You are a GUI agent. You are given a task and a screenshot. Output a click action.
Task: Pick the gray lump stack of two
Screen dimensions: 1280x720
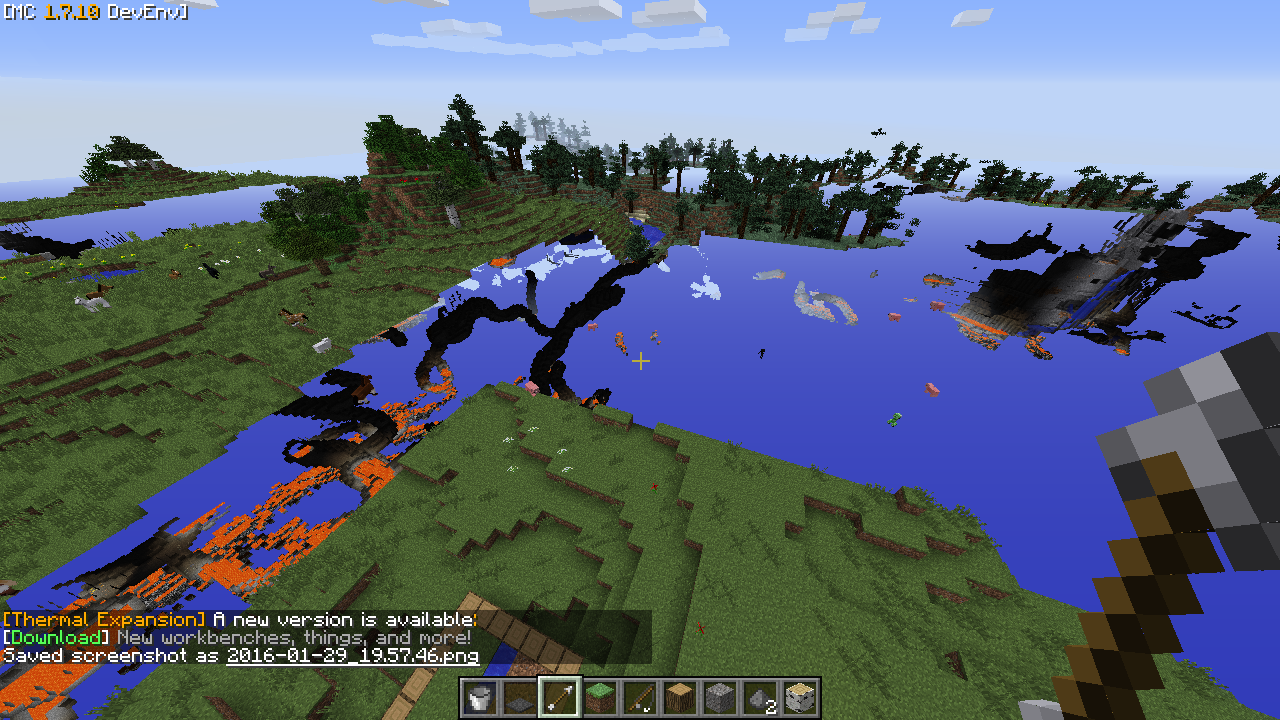coord(759,697)
